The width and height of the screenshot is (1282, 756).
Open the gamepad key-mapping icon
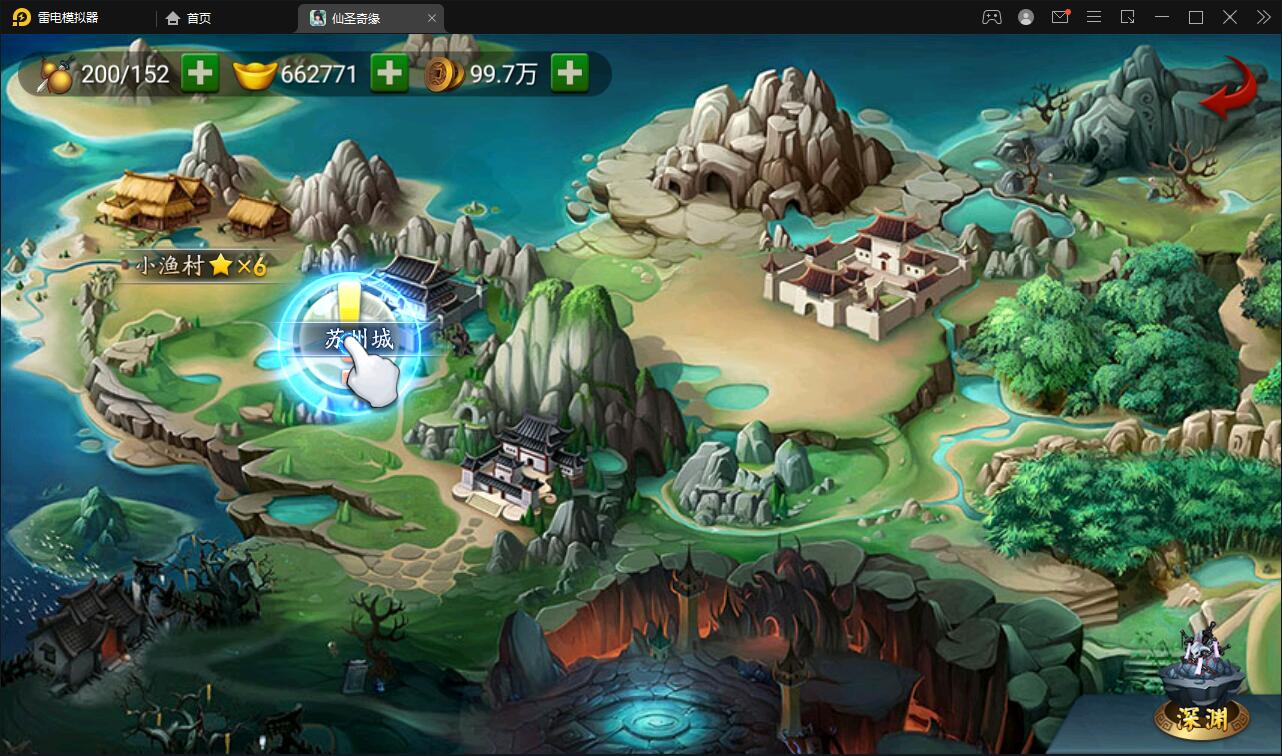(x=992, y=17)
